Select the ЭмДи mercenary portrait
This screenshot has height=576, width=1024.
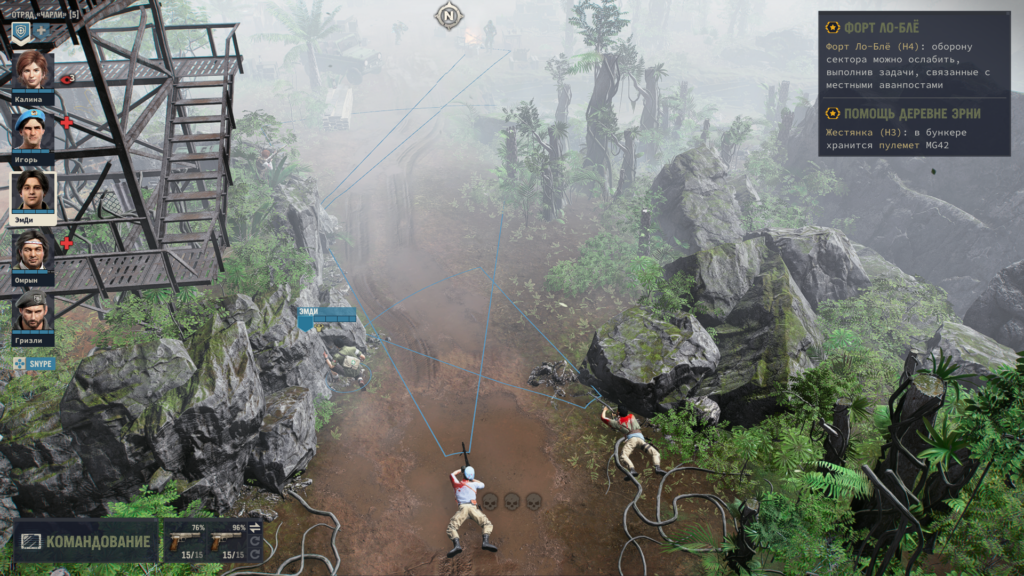33,190
